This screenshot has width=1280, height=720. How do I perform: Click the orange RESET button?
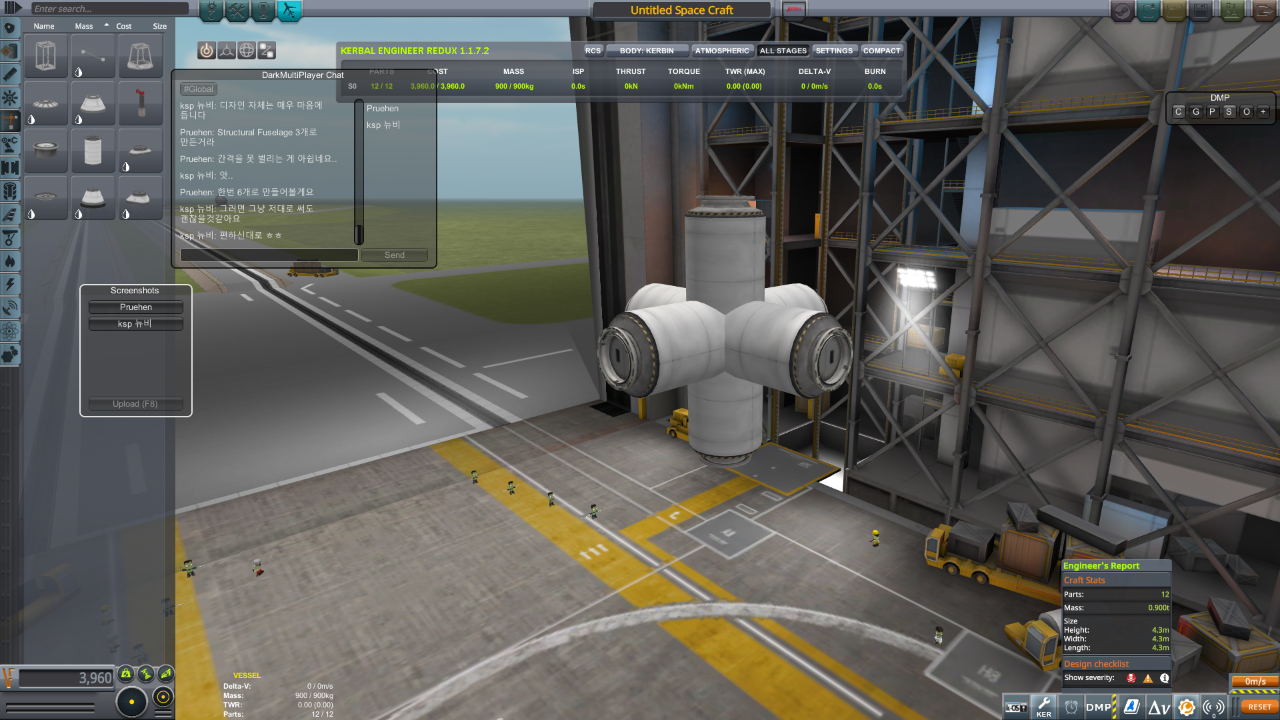point(1259,706)
